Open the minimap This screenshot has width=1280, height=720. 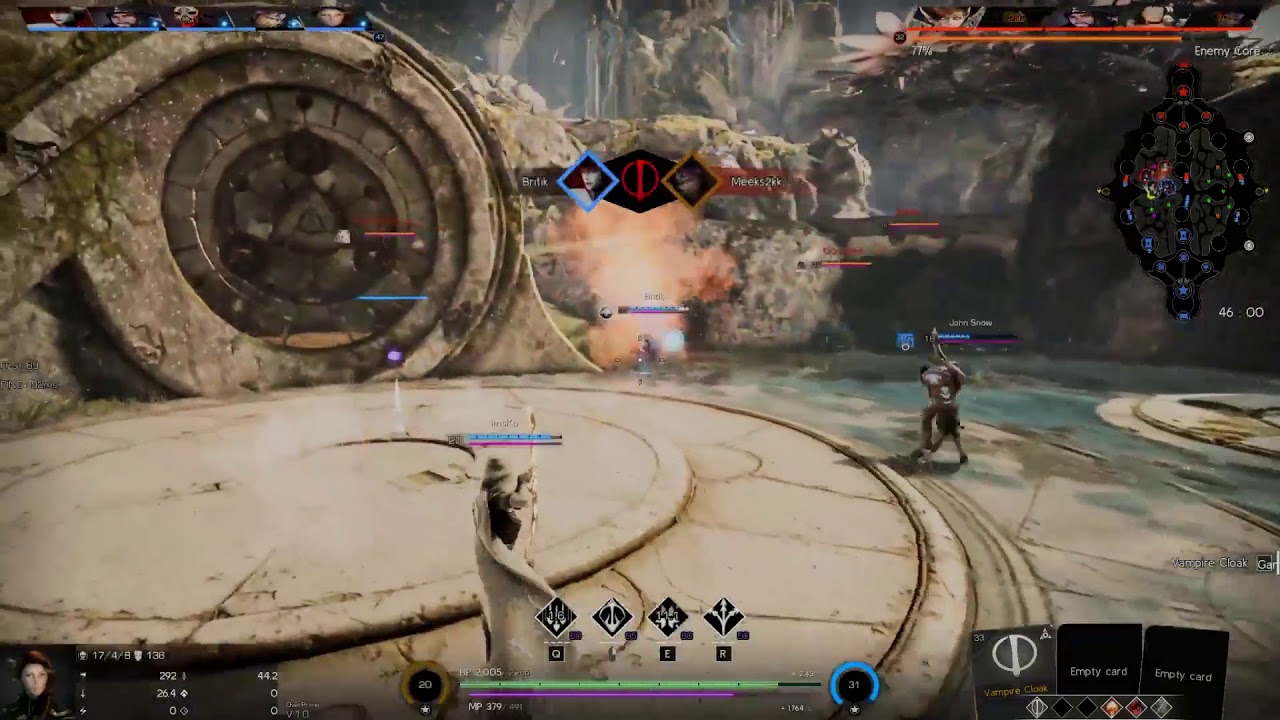pos(1183,192)
